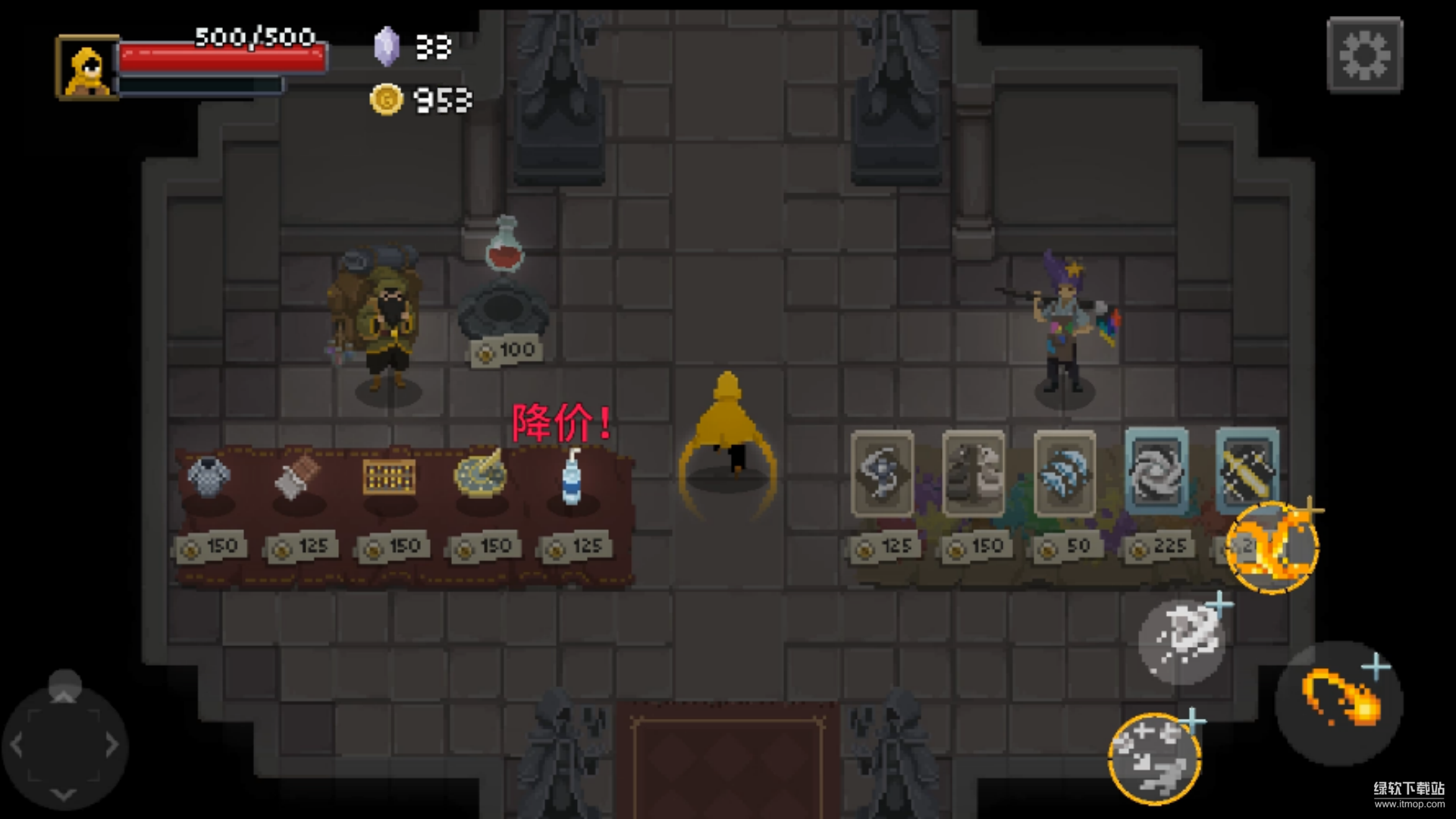This screenshot has width=1456, height=819.
Task: Select the yellow hooded wizard portrait
Action: point(87,68)
